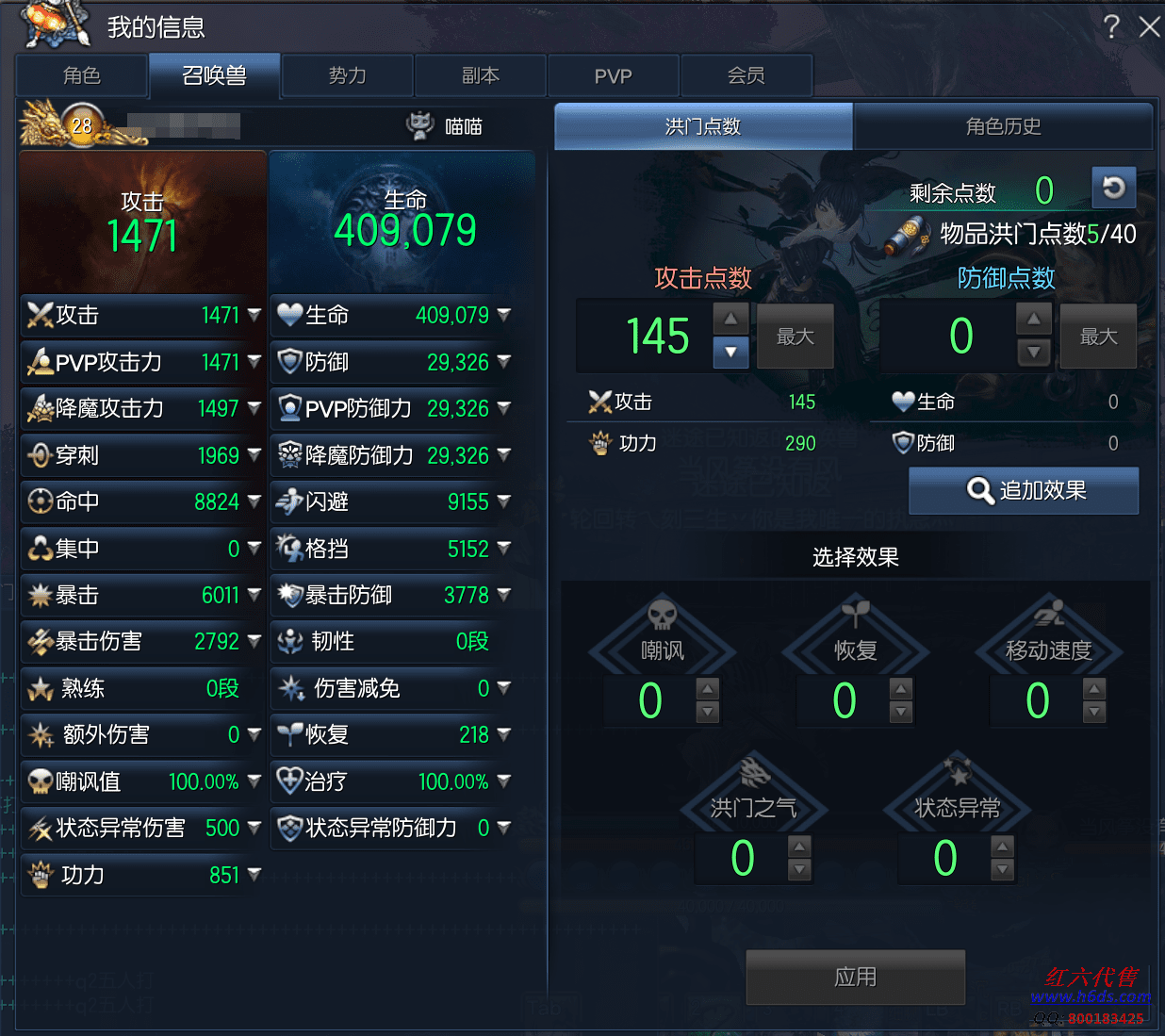Viewport: 1165px width, 1036px height.
Task: Raise the 洪门之气 effect value
Action: point(799,846)
